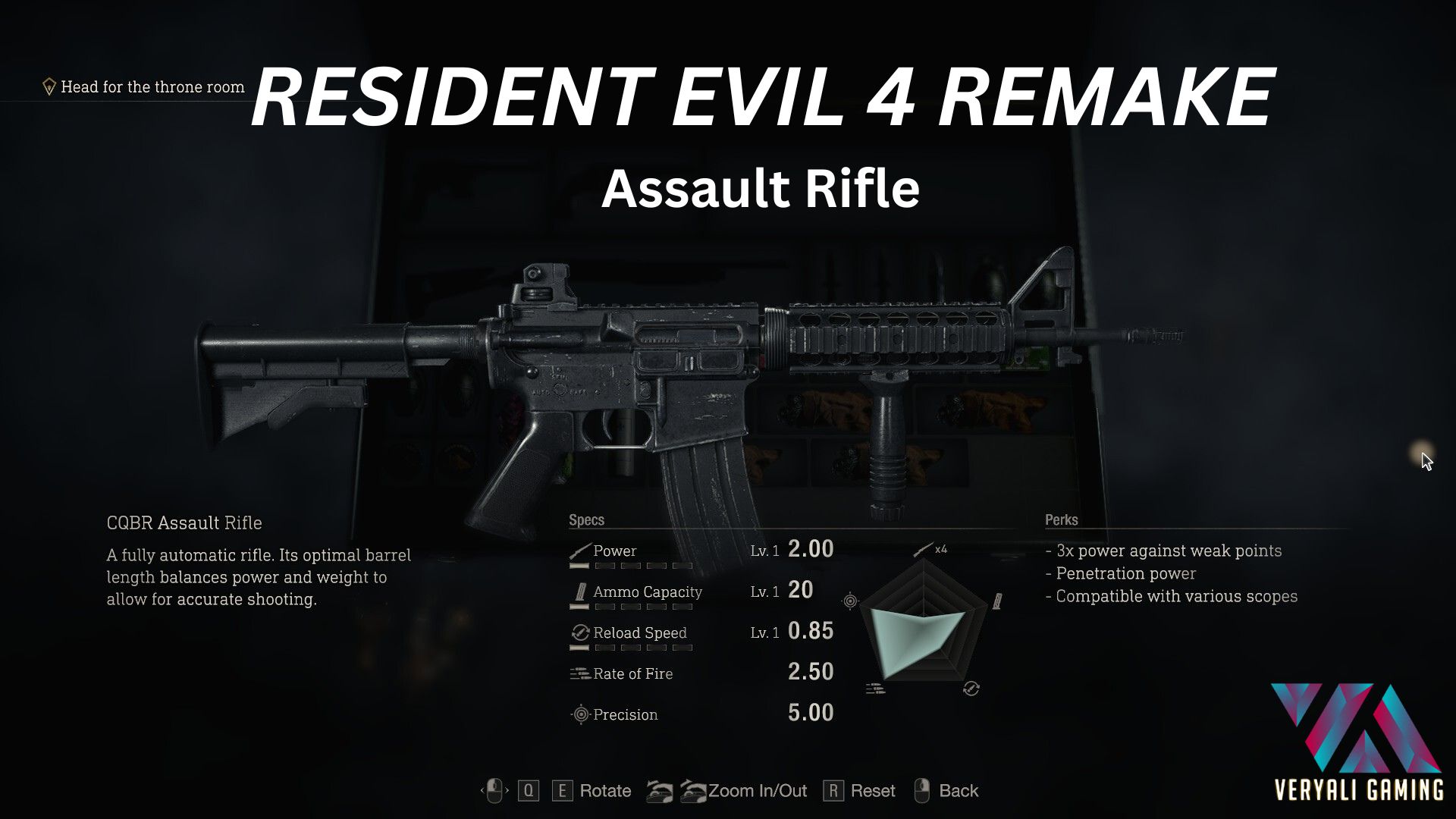The image size is (1456, 819).
Task: Click the Ammo Capacity magazine icon
Action: 579,591
